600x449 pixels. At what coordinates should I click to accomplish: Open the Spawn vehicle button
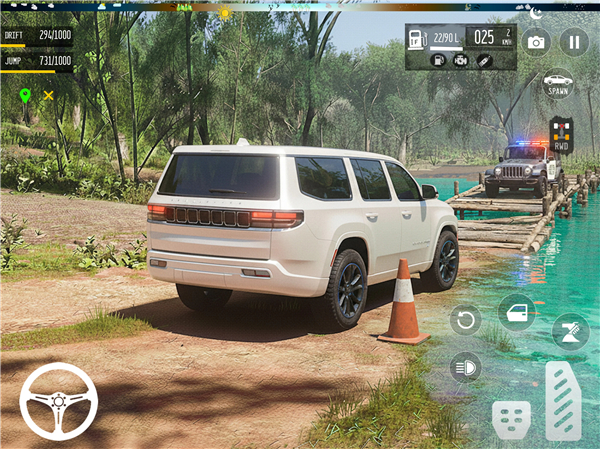(557, 83)
